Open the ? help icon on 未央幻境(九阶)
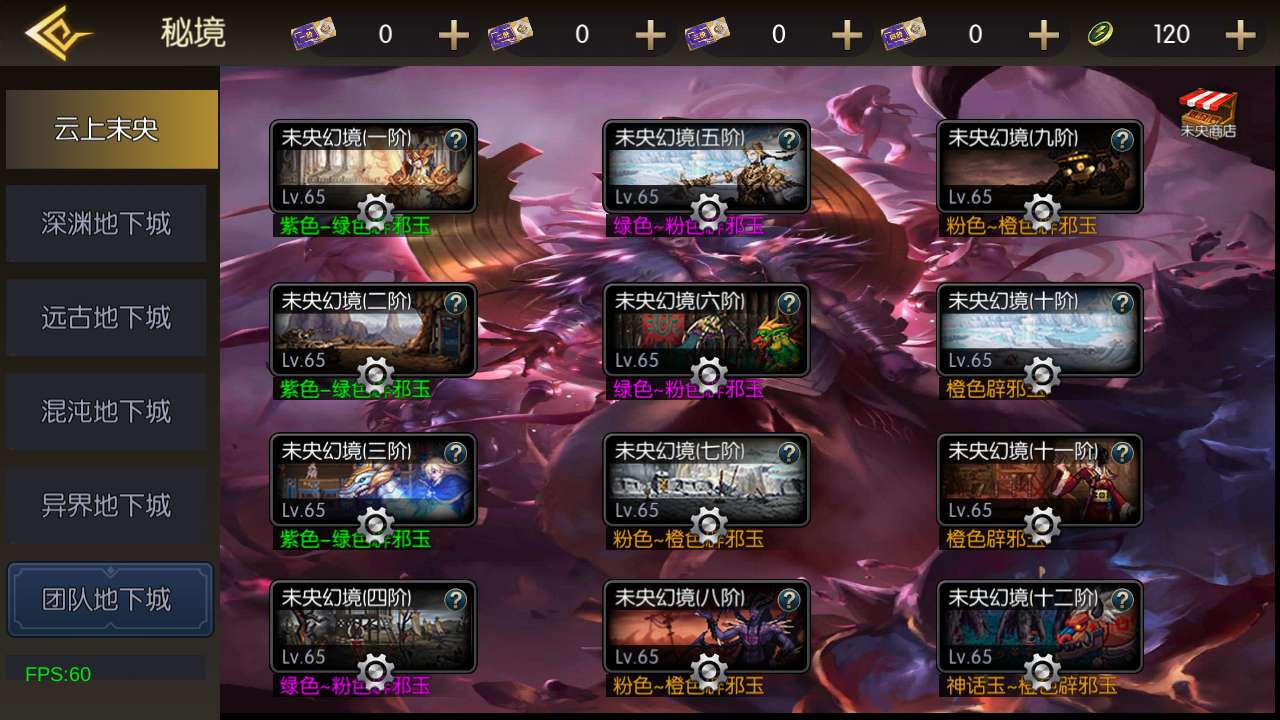 [1124, 140]
